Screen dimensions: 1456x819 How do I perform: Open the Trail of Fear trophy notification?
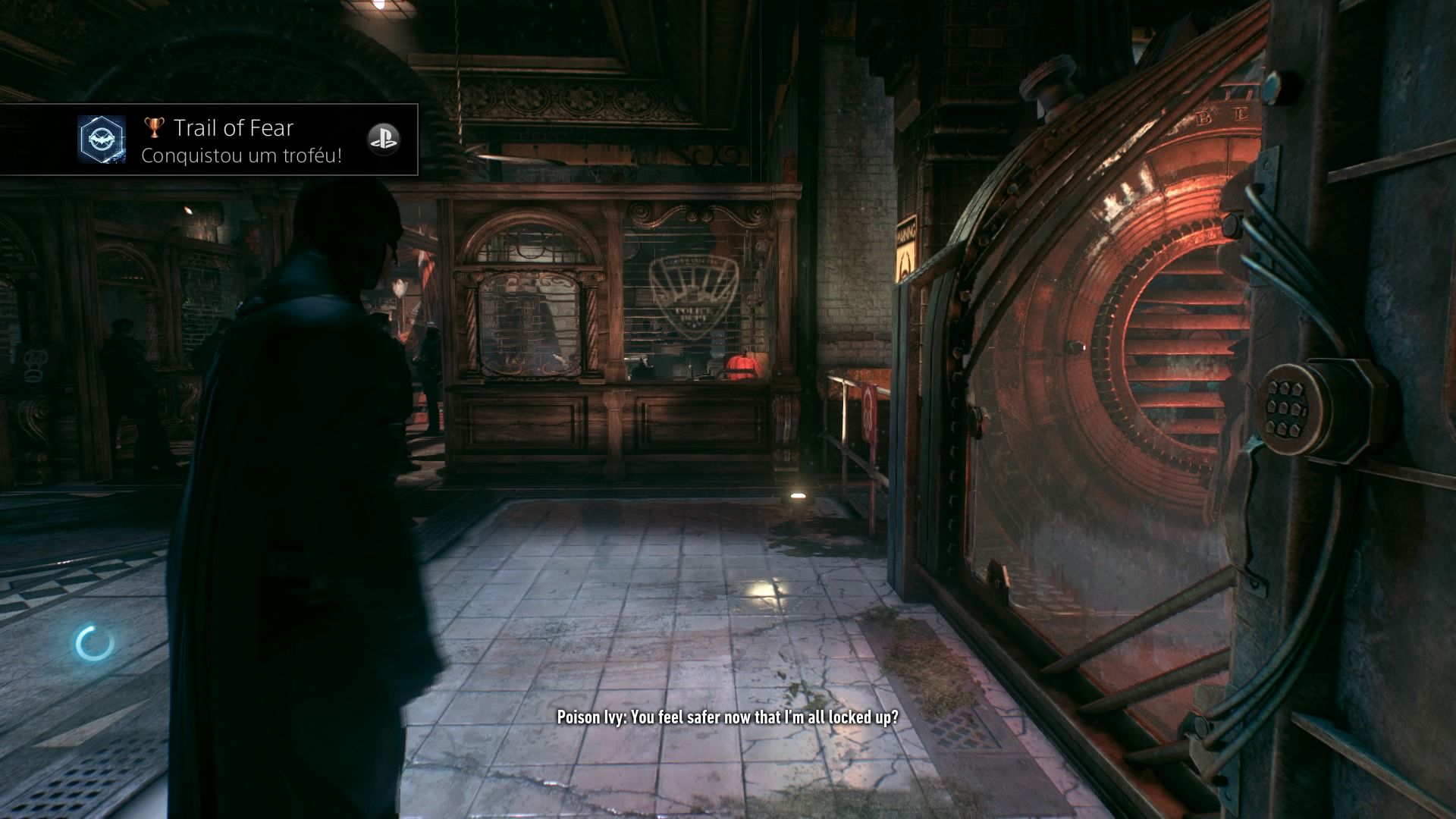pyautogui.click(x=234, y=140)
